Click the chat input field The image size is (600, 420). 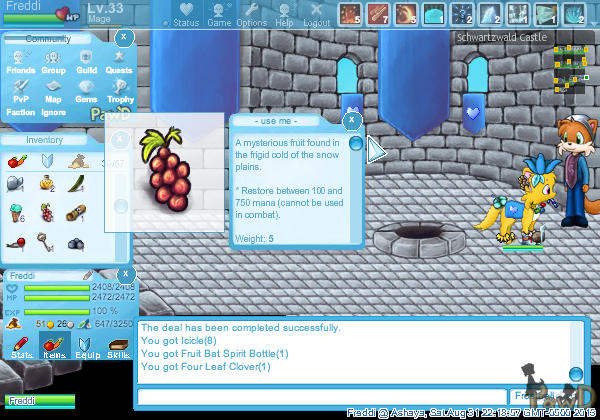coord(322,396)
